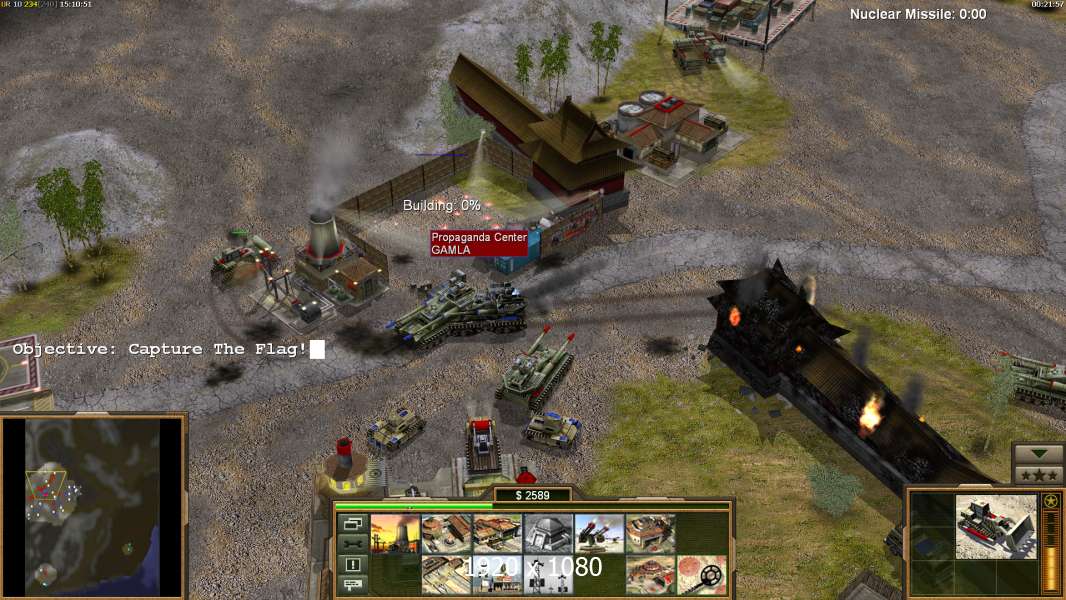
Task: Select the Airfield build icon
Action: [x=446, y=575]
